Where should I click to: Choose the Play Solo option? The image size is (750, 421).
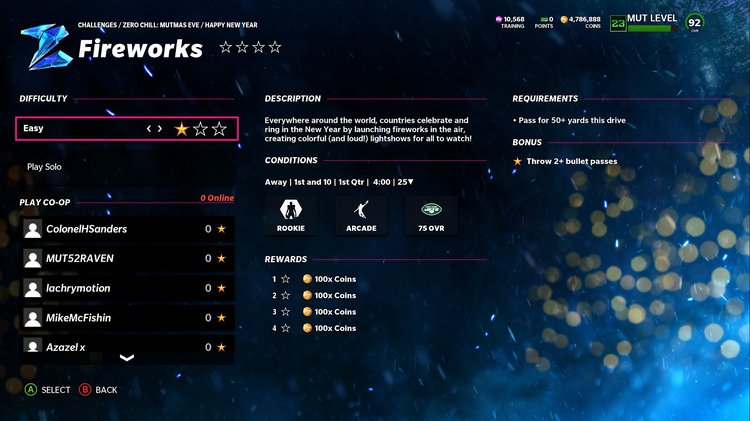click(x=44, y=167)
